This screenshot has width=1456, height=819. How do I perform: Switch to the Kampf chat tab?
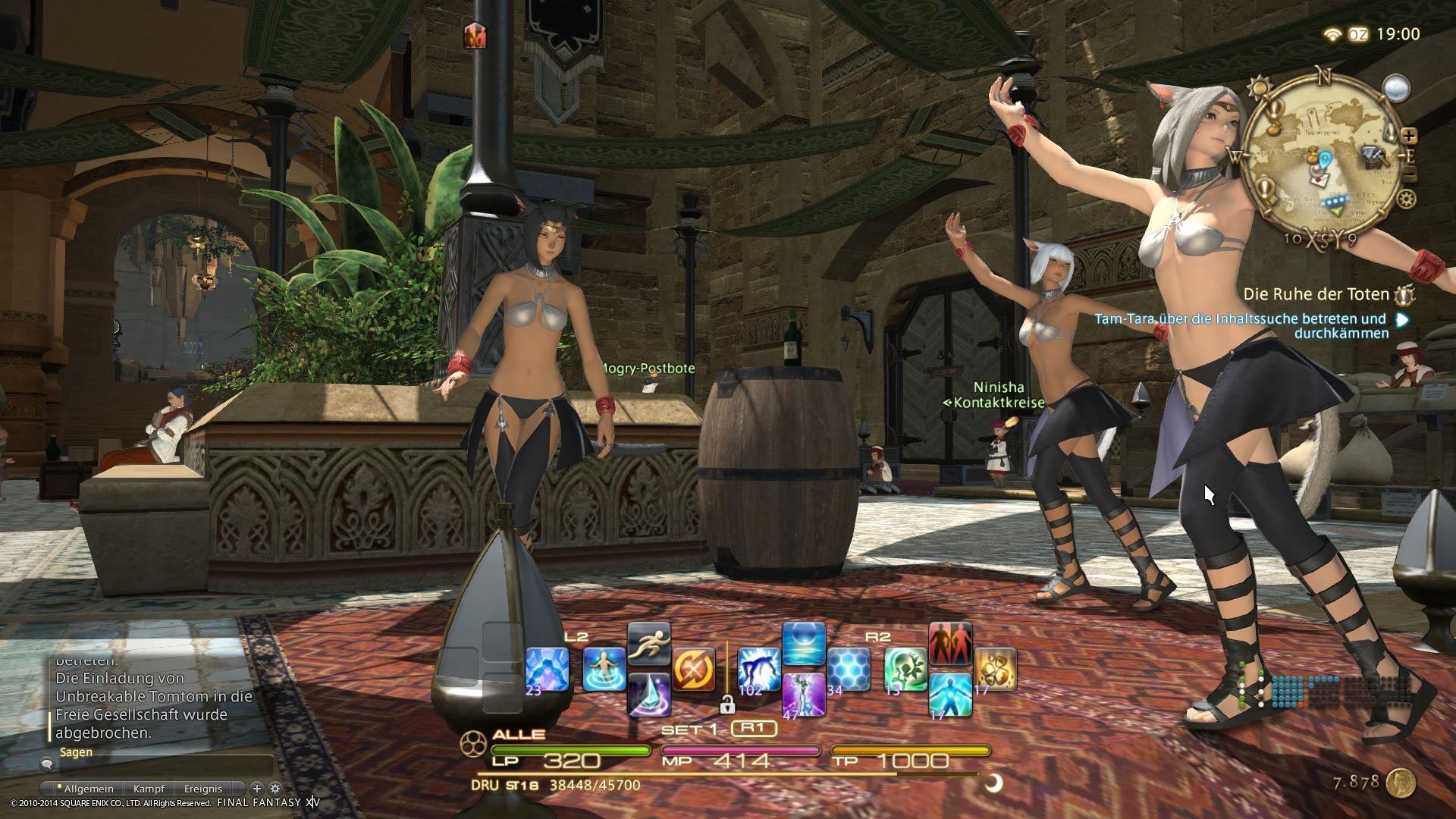pos(149,789)
